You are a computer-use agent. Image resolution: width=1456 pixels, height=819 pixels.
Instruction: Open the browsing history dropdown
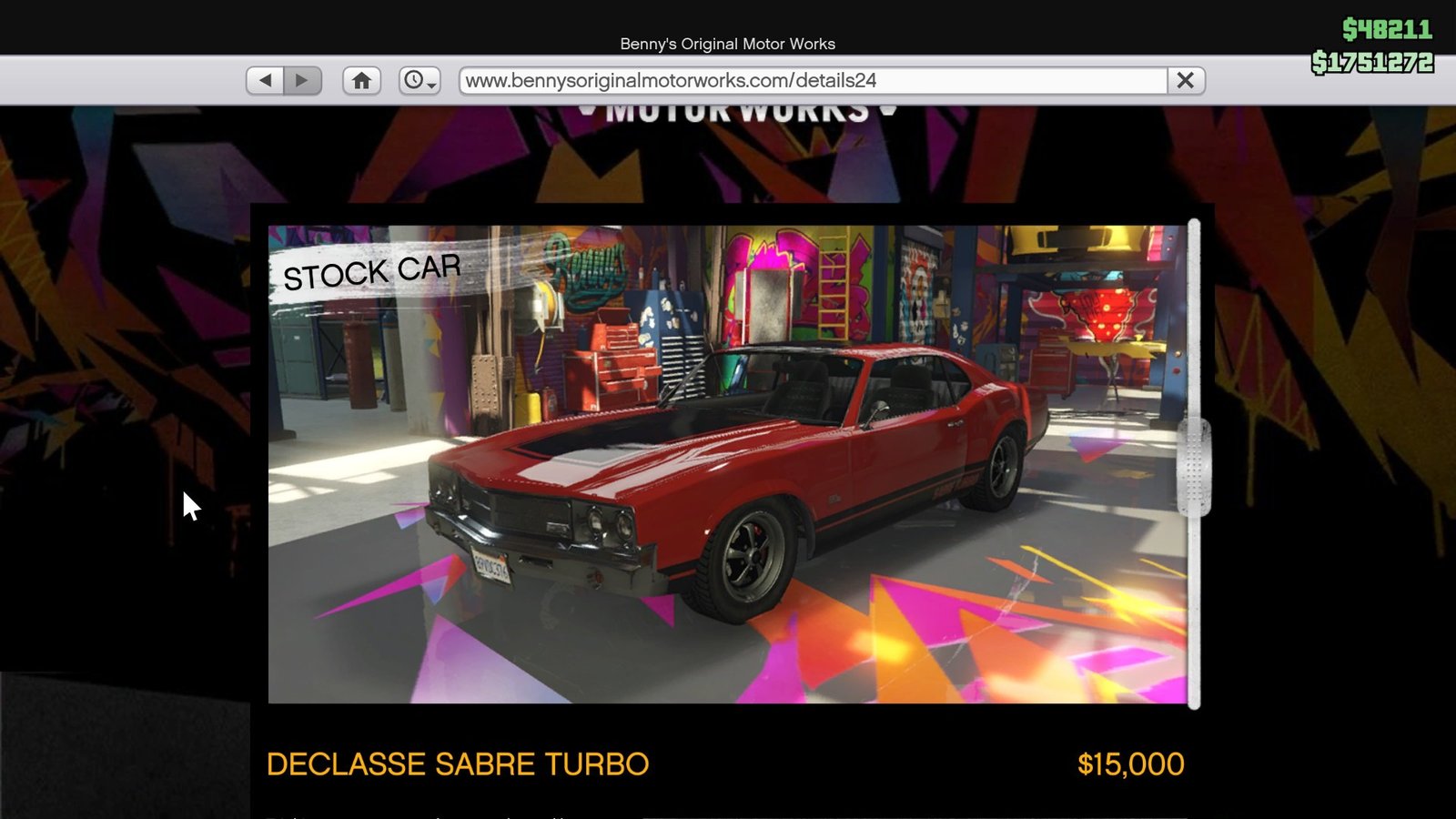pos(420,80)
